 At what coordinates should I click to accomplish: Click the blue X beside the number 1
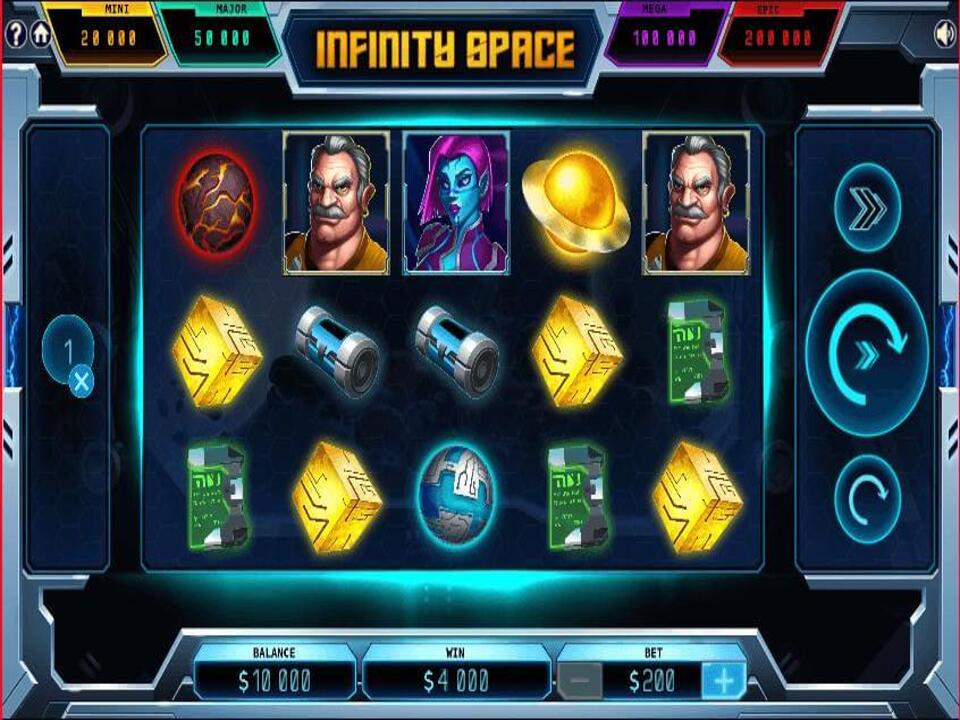[81, 380]
